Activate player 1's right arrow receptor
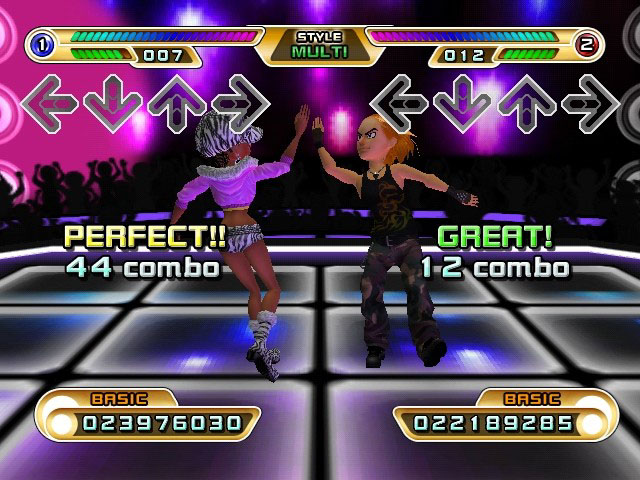Viewport: 640px width, 480px height. tap(240, 104)
